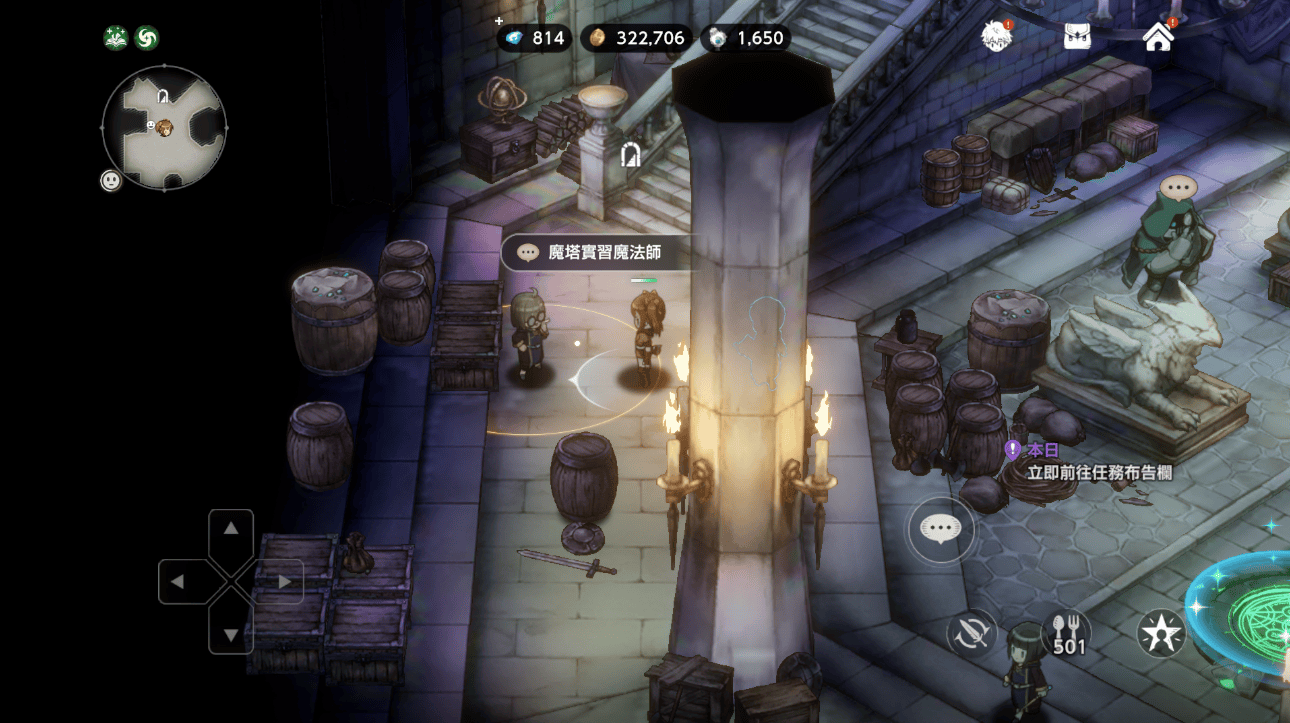1290x723 pixels.
Task: Go to the home menu icon
Action: click(x=1158, y=37)
